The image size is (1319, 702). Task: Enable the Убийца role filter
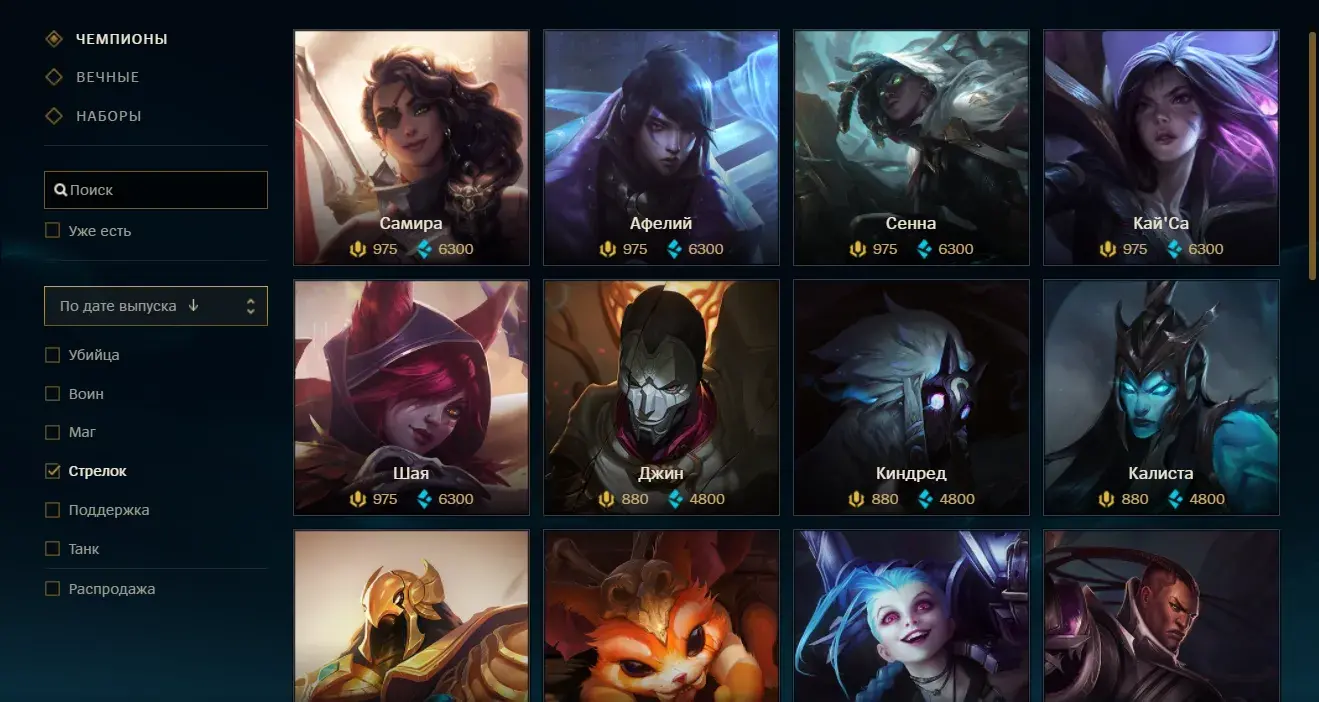click(x=53, y=355)
